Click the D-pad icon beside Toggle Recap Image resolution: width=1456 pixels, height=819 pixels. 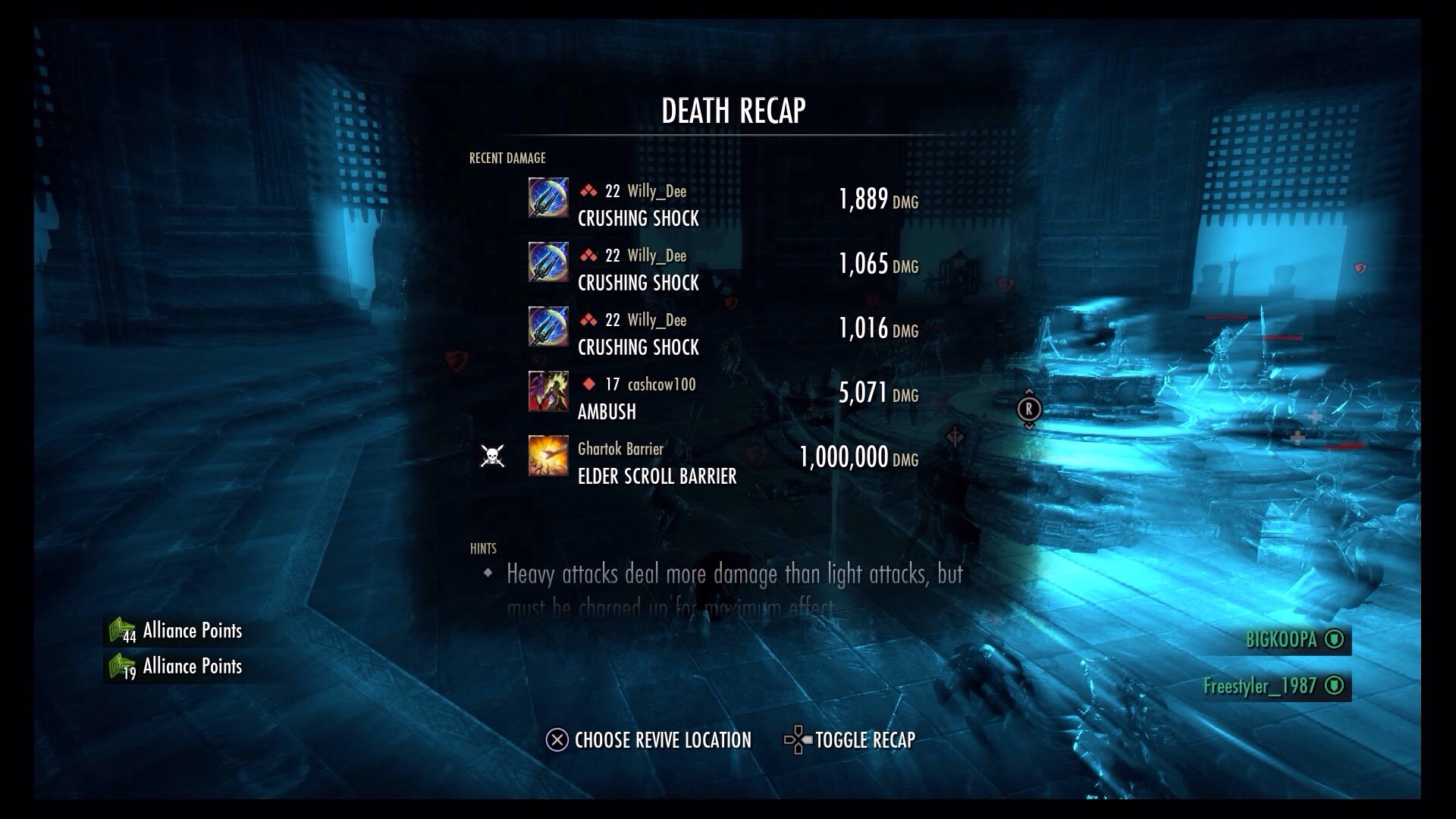click(796, 739)
